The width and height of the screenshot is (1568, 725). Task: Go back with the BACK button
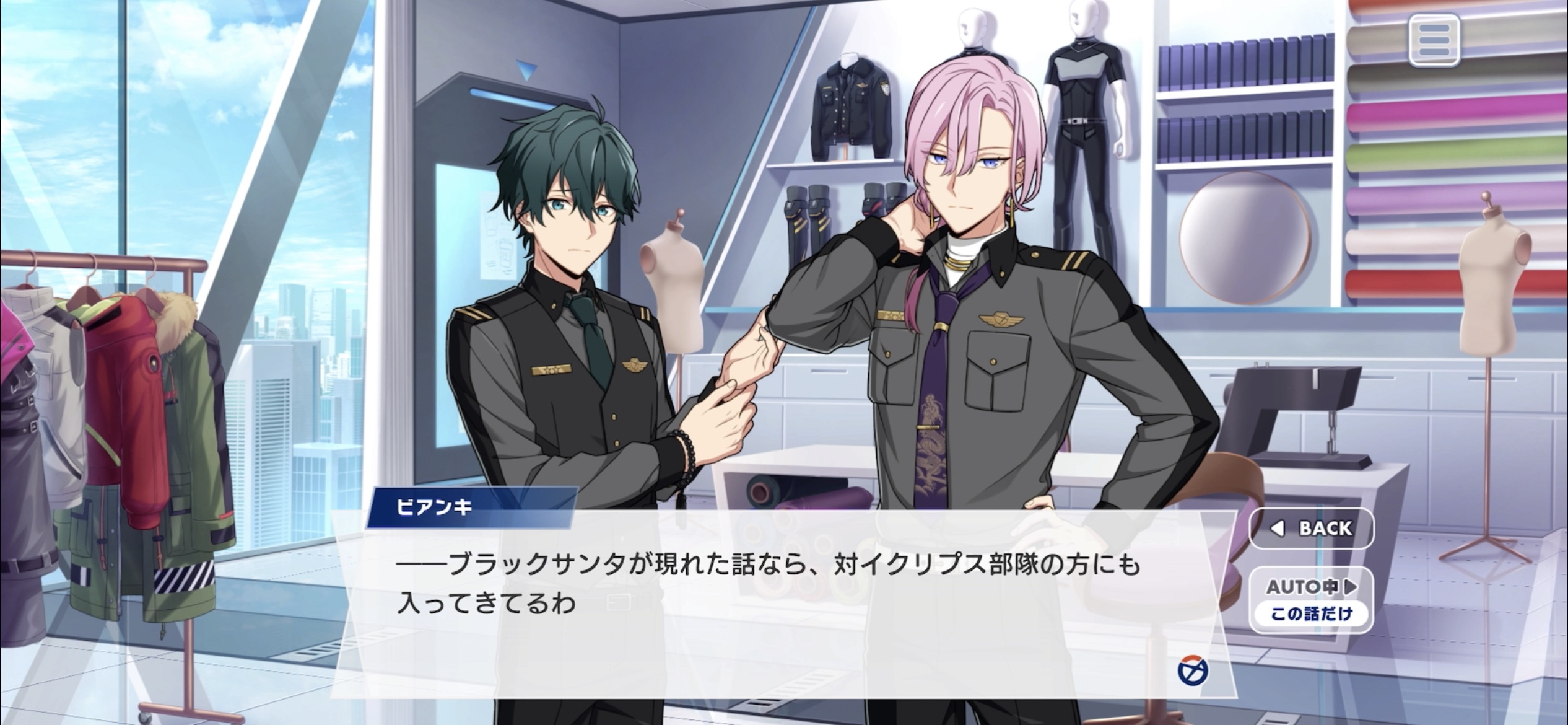tap(1312, 528)
